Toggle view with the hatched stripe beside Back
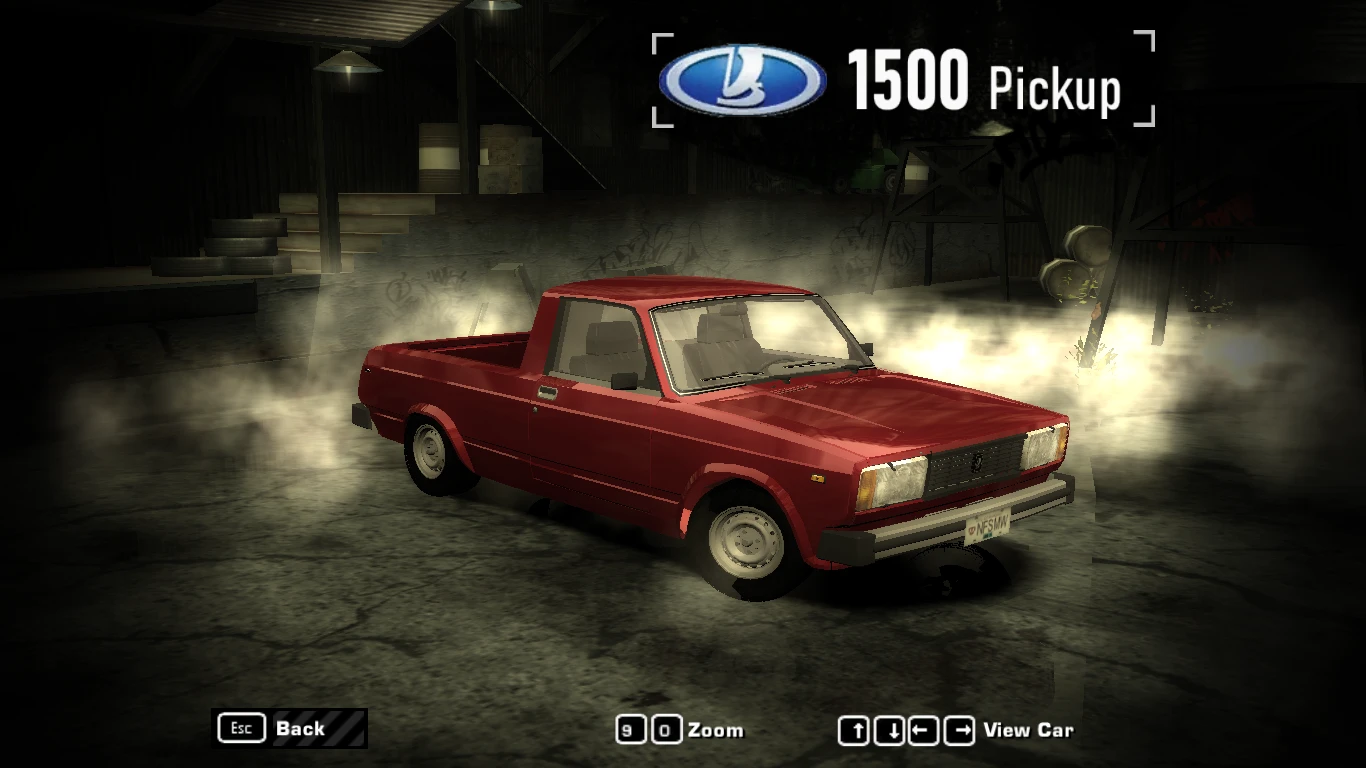 [343, 728]
